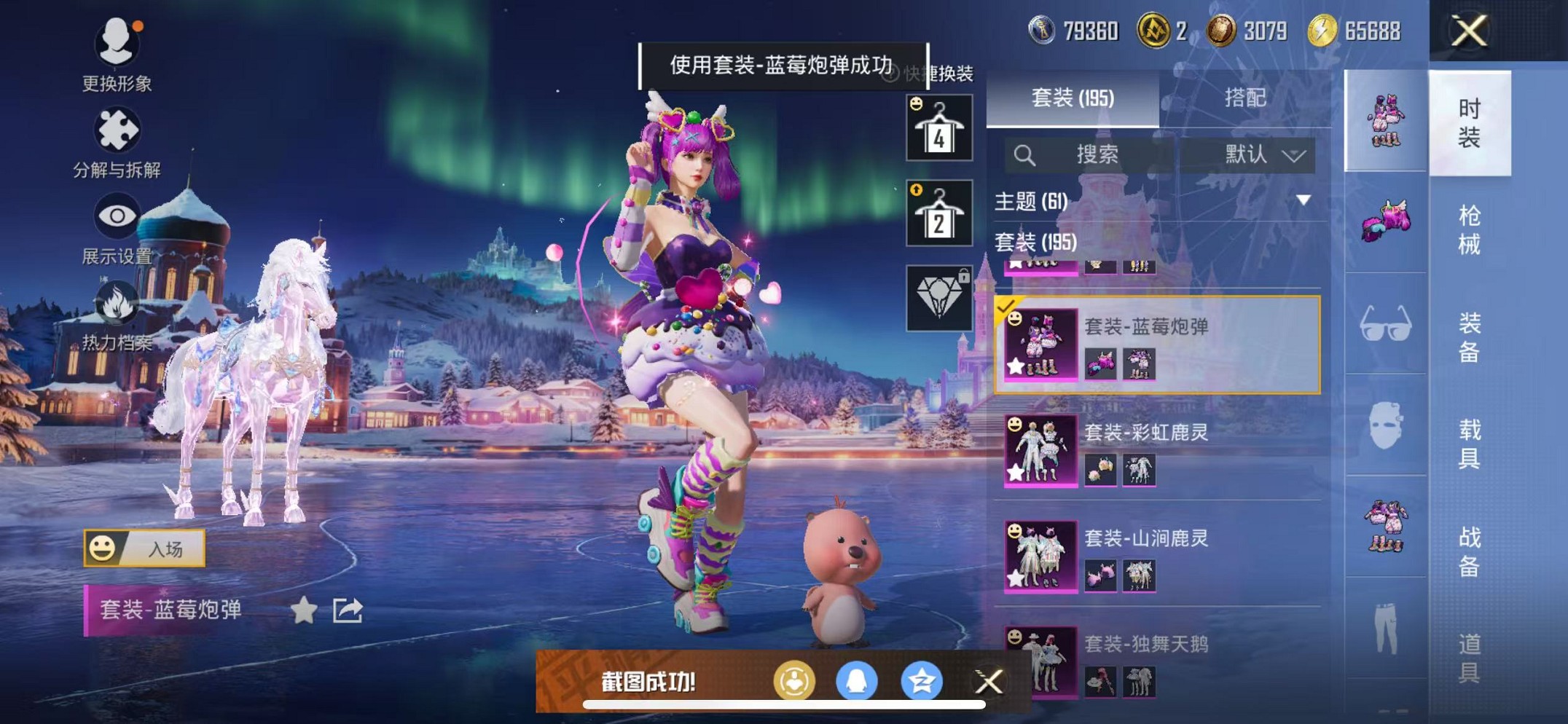Viewport: 1568px width, 724px height.
Task: Close the wardrobe with the top-right X
Action: pos(1468,31)
